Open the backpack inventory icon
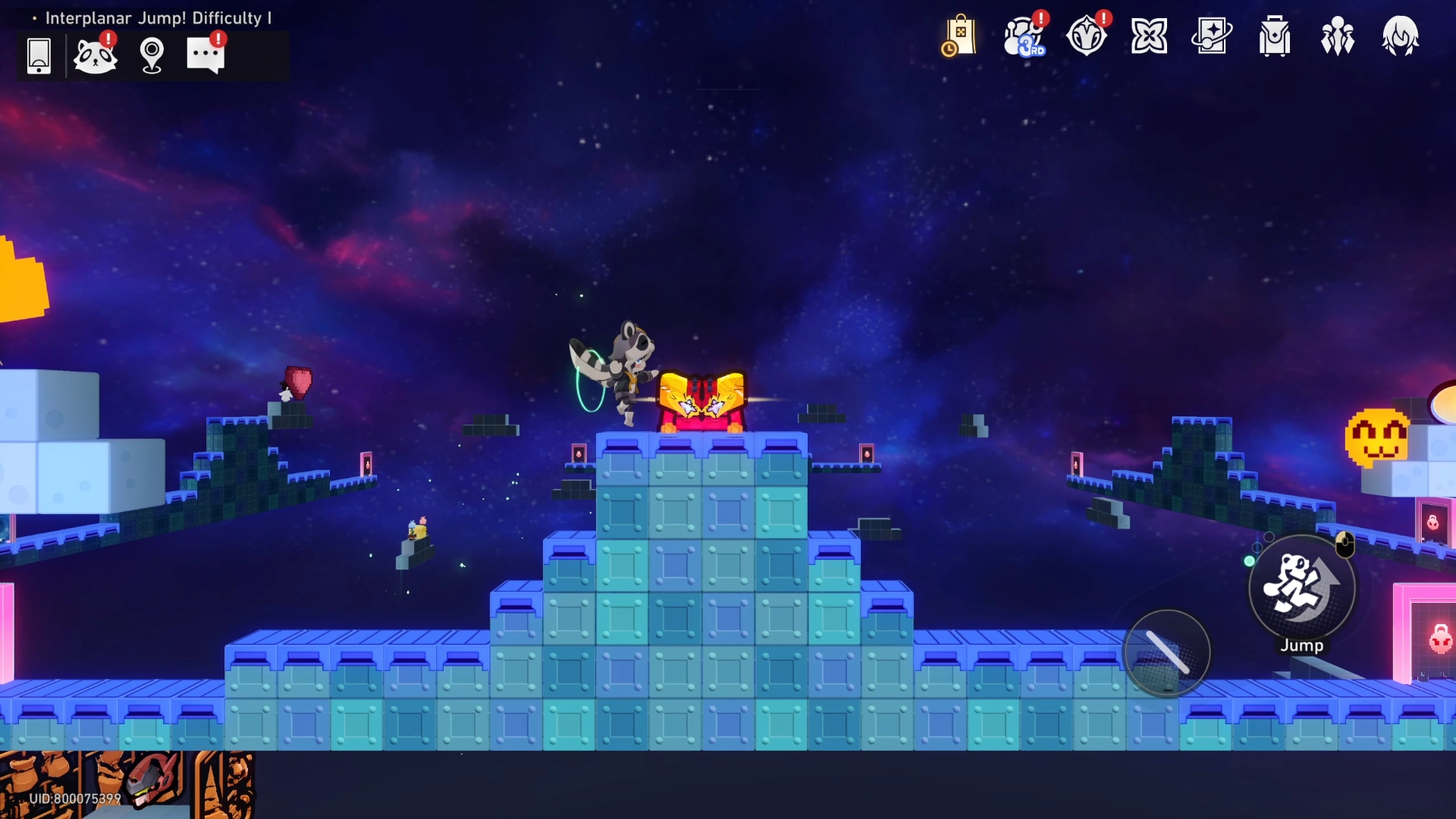The width and height of the screenshot is (1456, 819). [1275, 36]
